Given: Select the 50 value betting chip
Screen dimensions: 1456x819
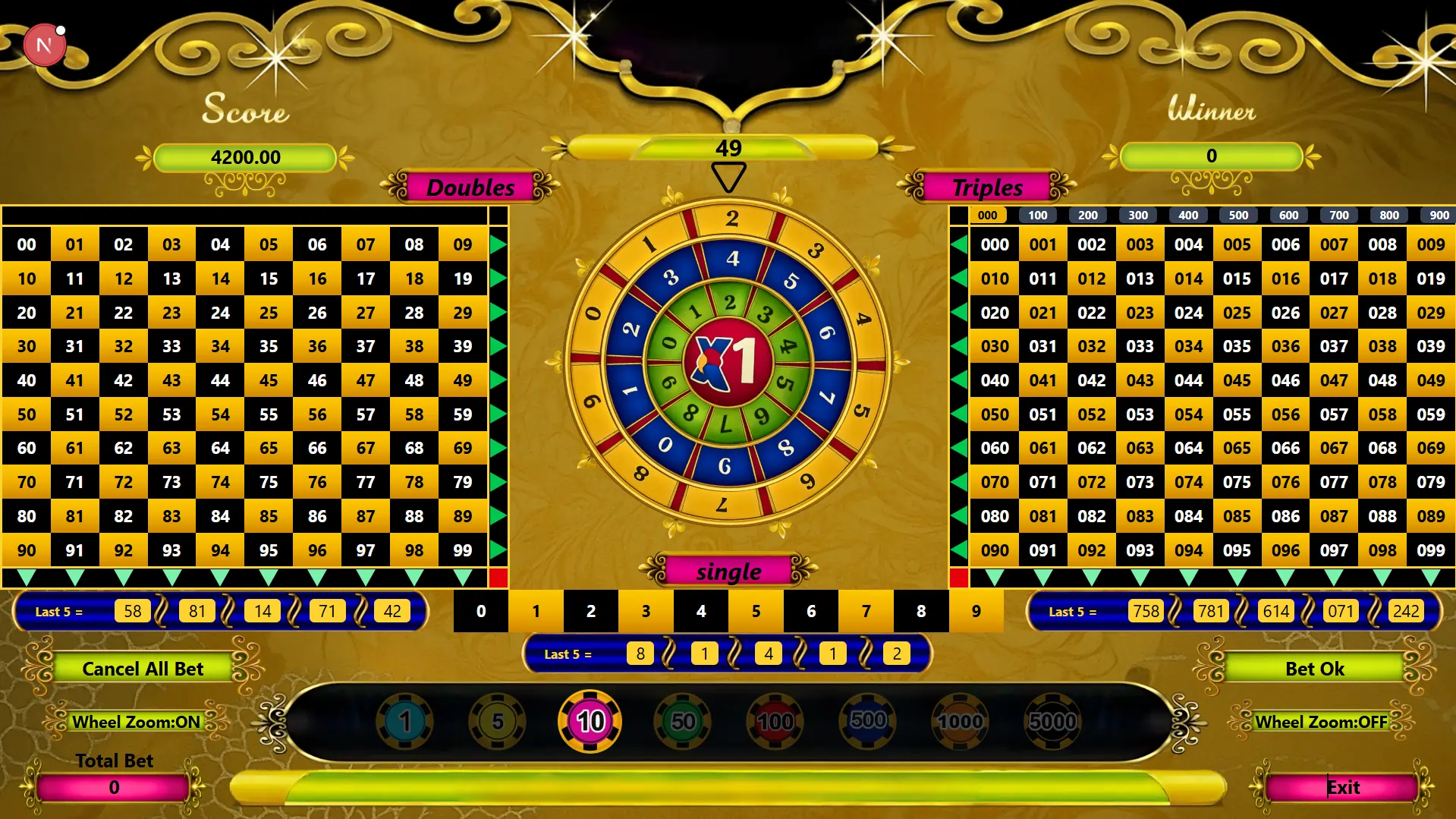Looking at the screenshot, I should (682, 722).
